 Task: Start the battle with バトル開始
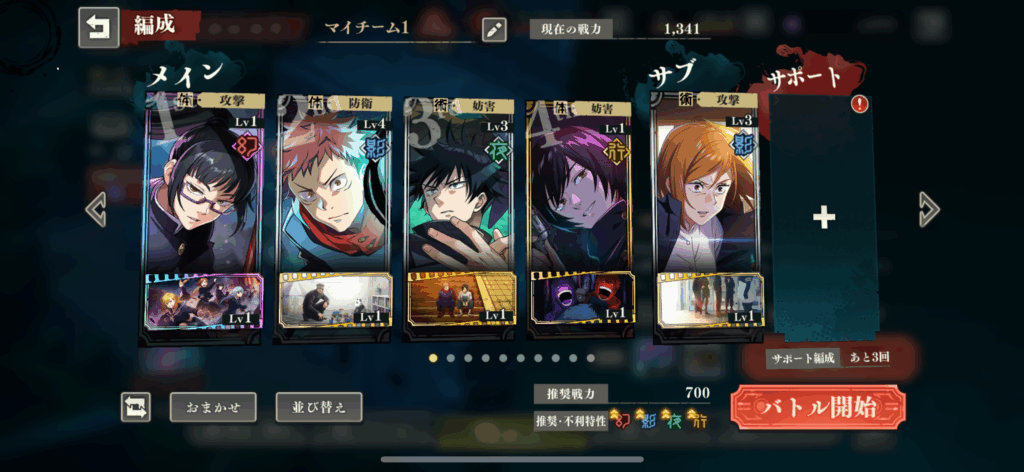tap(818, 407)
